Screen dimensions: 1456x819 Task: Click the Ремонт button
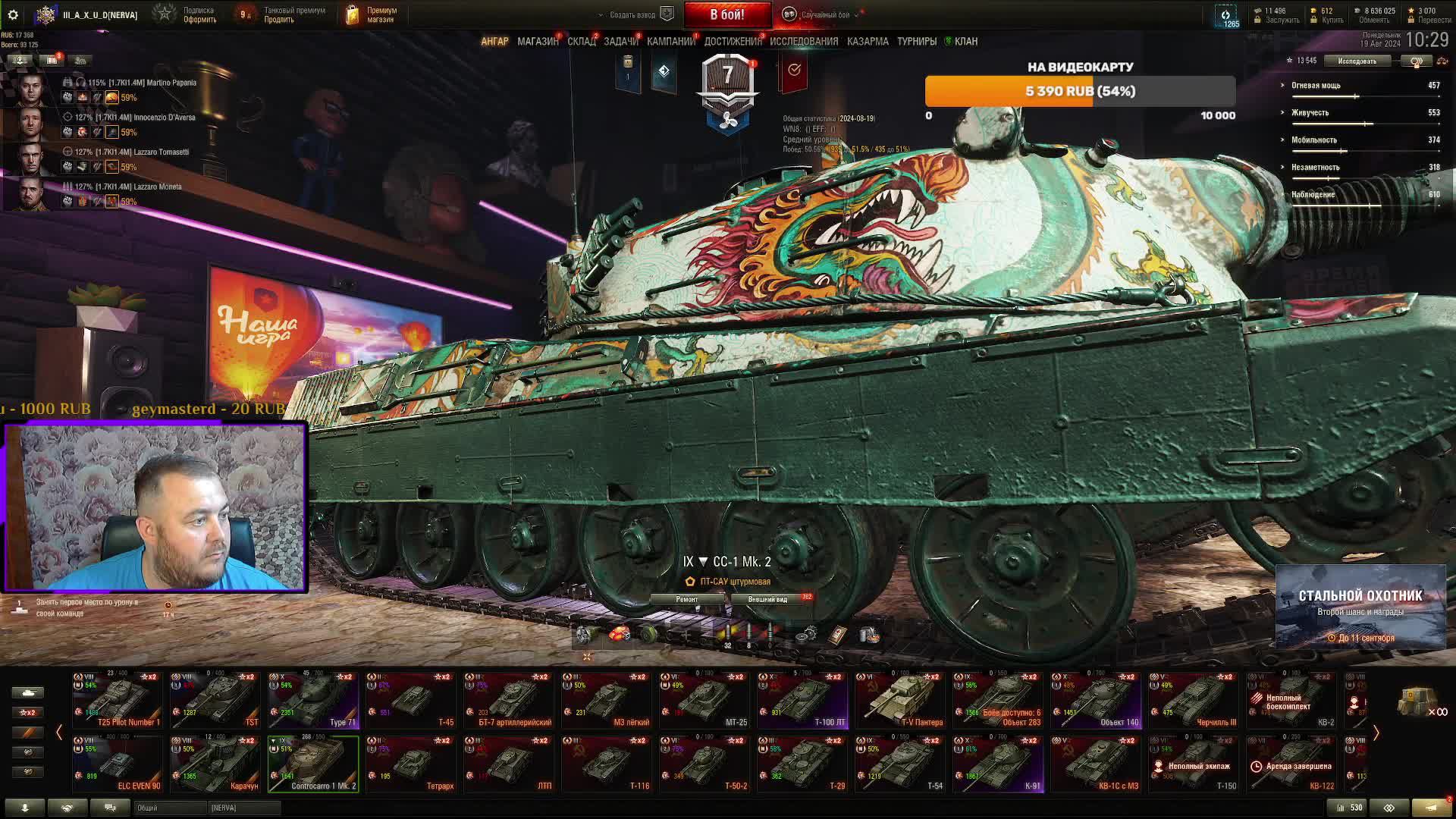tap(686, 599)
